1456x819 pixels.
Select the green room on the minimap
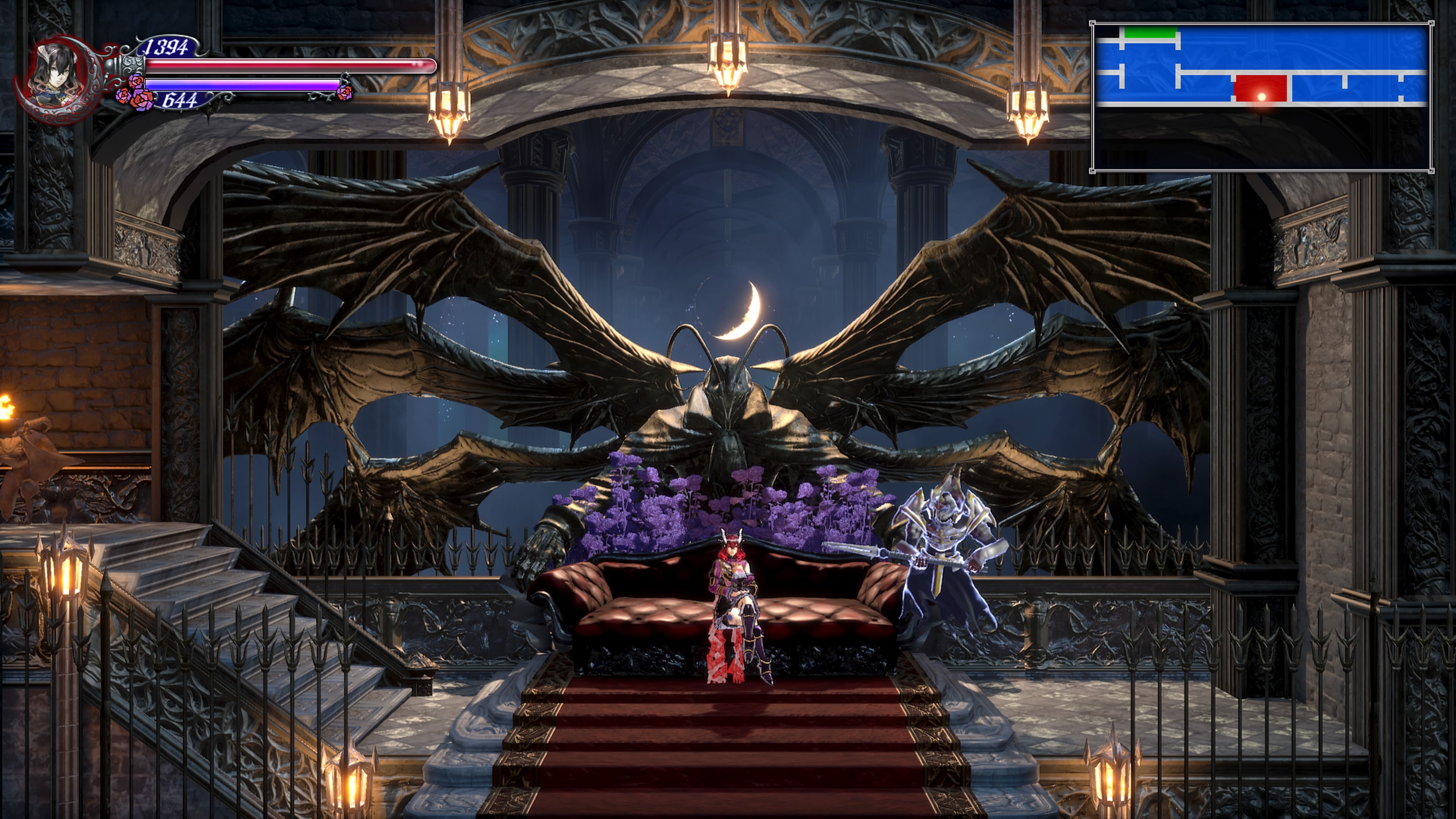click(x=1150, y=33)
